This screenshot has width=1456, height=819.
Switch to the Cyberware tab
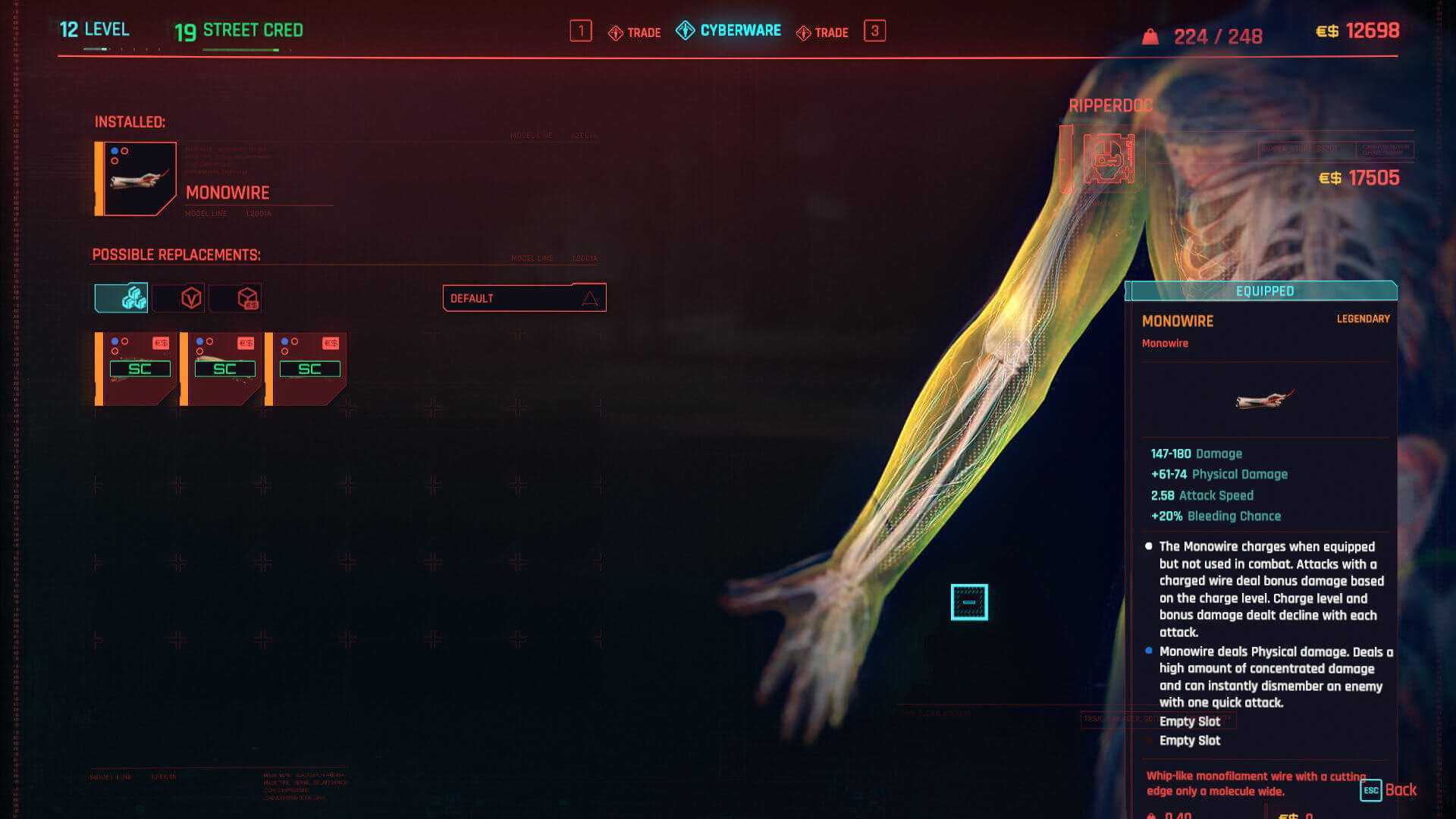(729, 31)
